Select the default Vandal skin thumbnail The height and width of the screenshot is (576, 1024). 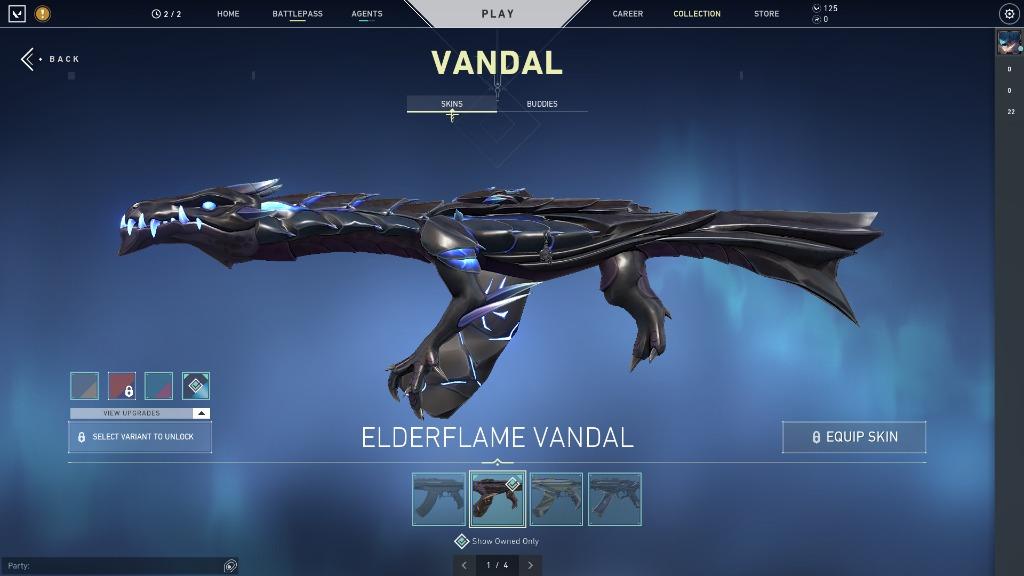pos(439,499)
